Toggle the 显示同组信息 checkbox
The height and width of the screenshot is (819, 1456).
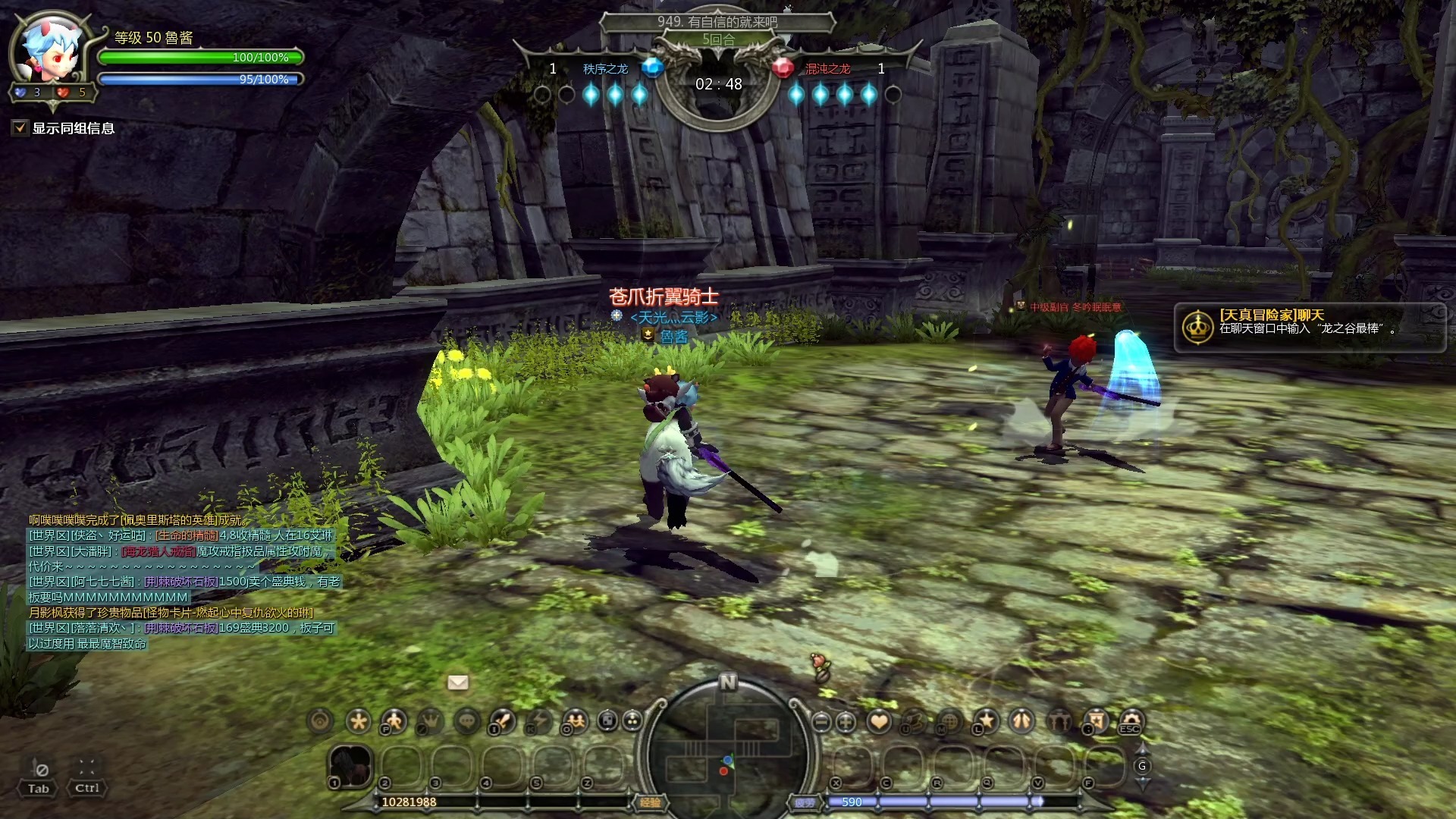20,128
